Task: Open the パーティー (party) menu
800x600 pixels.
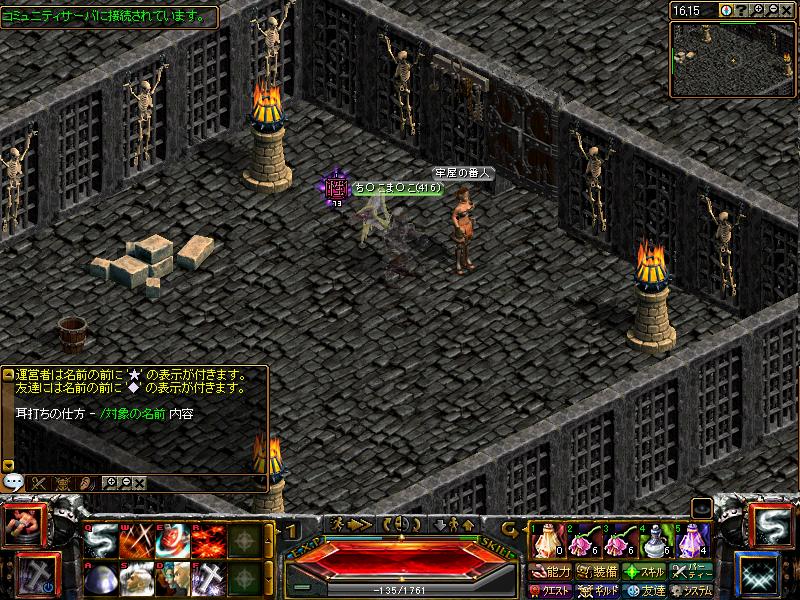Action: (x=693, y=572)
